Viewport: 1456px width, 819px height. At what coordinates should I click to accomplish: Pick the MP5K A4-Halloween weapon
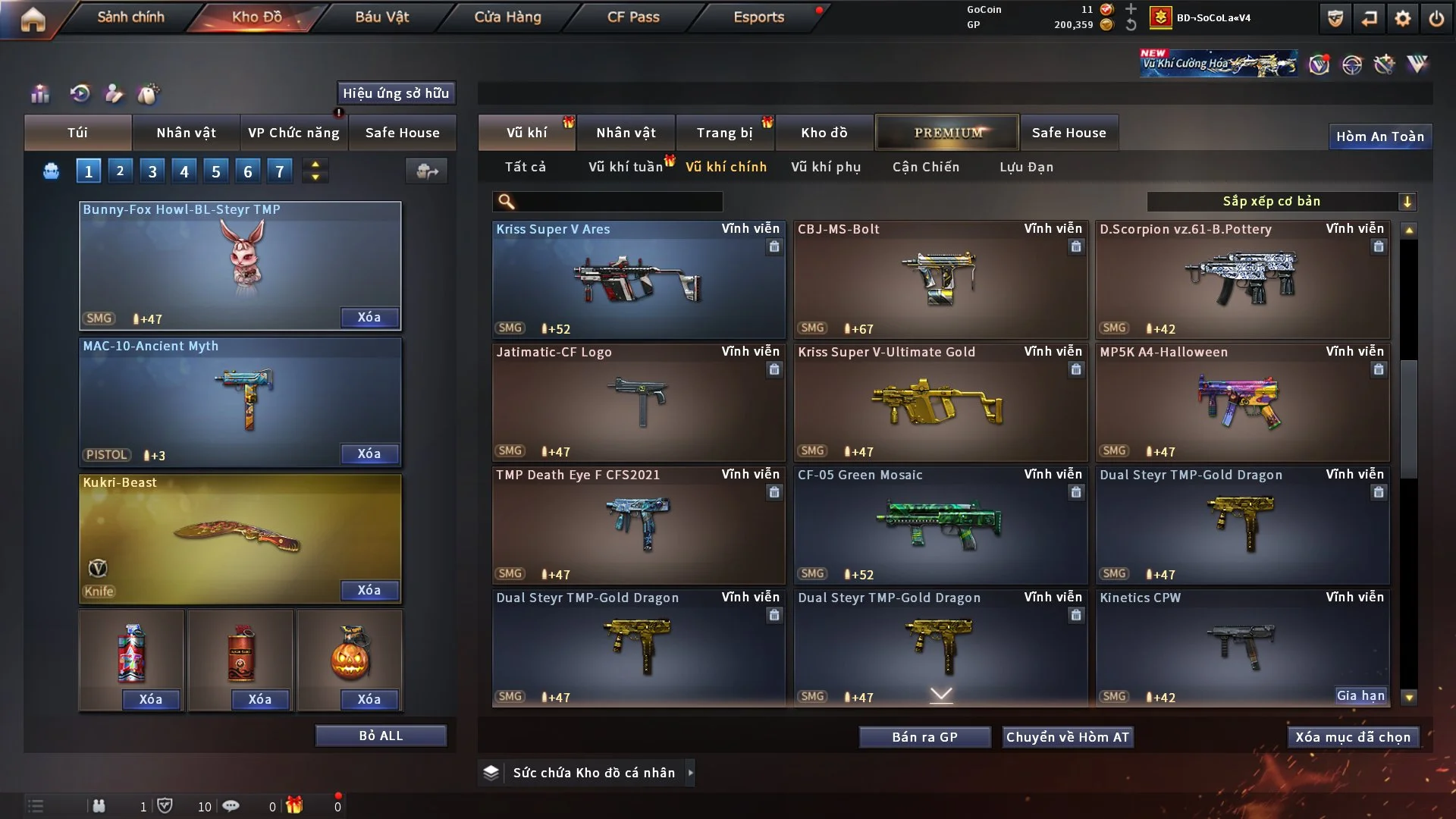click(1242, 402)
